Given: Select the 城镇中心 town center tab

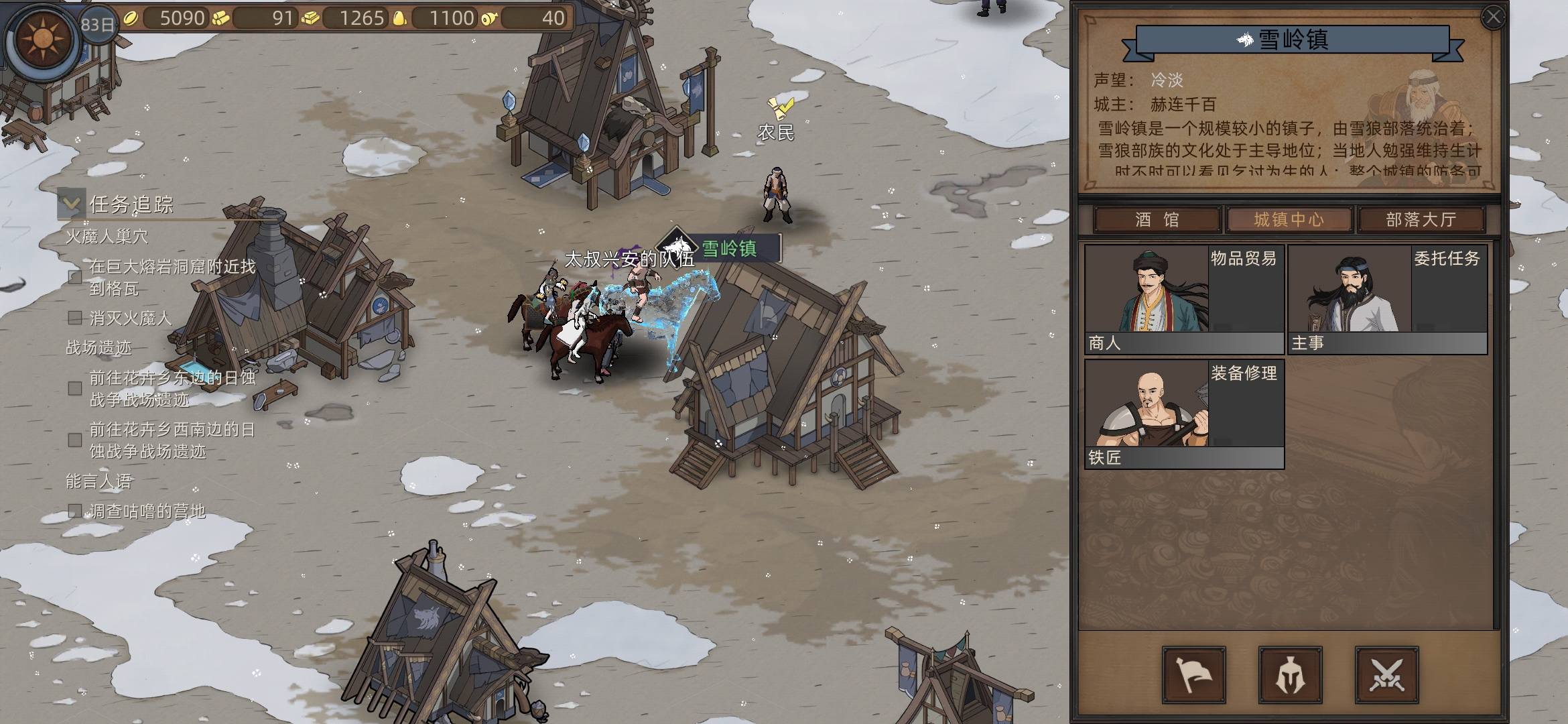Looking at the screenshot, I should coord(1289,220).
